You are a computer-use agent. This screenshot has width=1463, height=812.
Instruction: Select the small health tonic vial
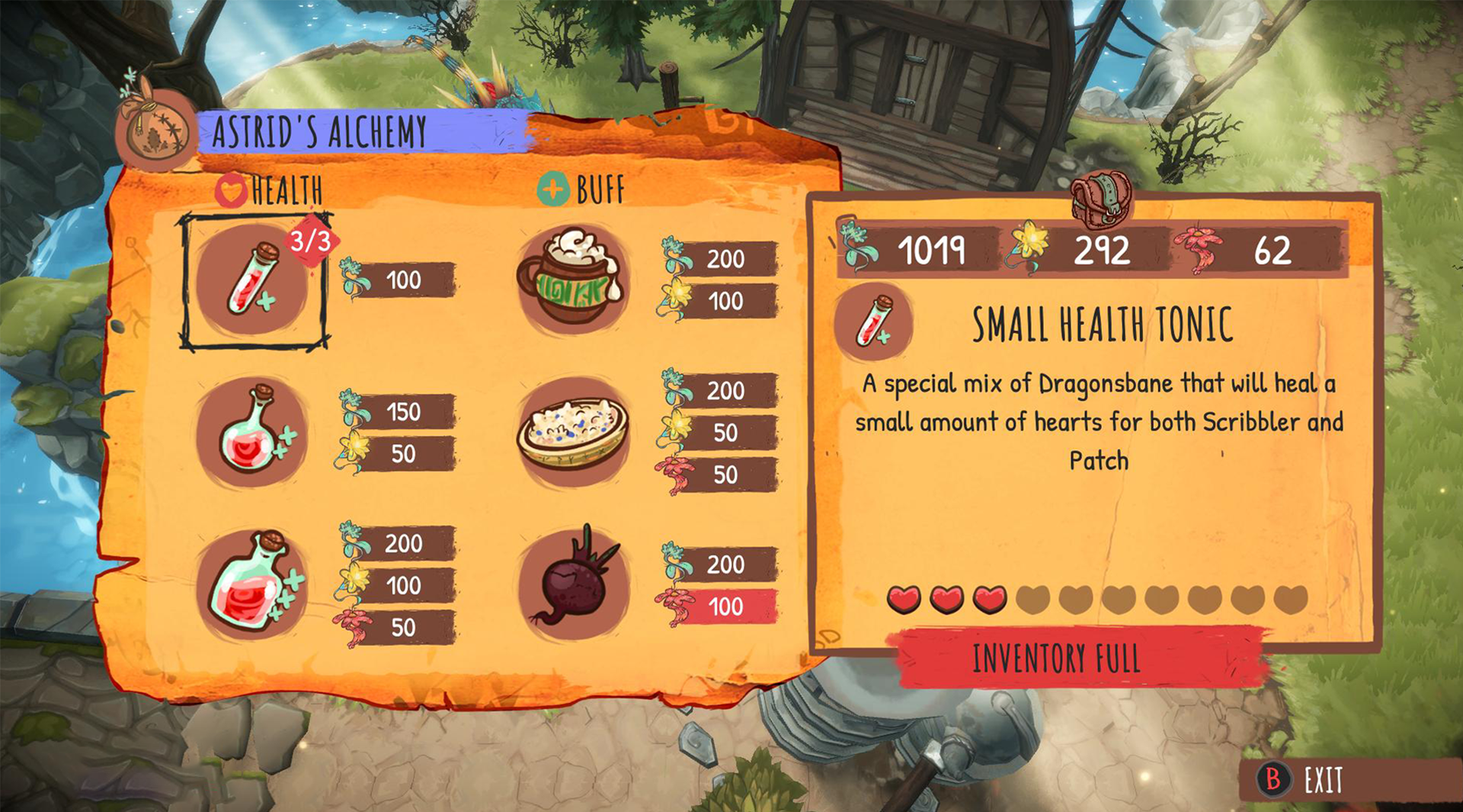[252, 281]
